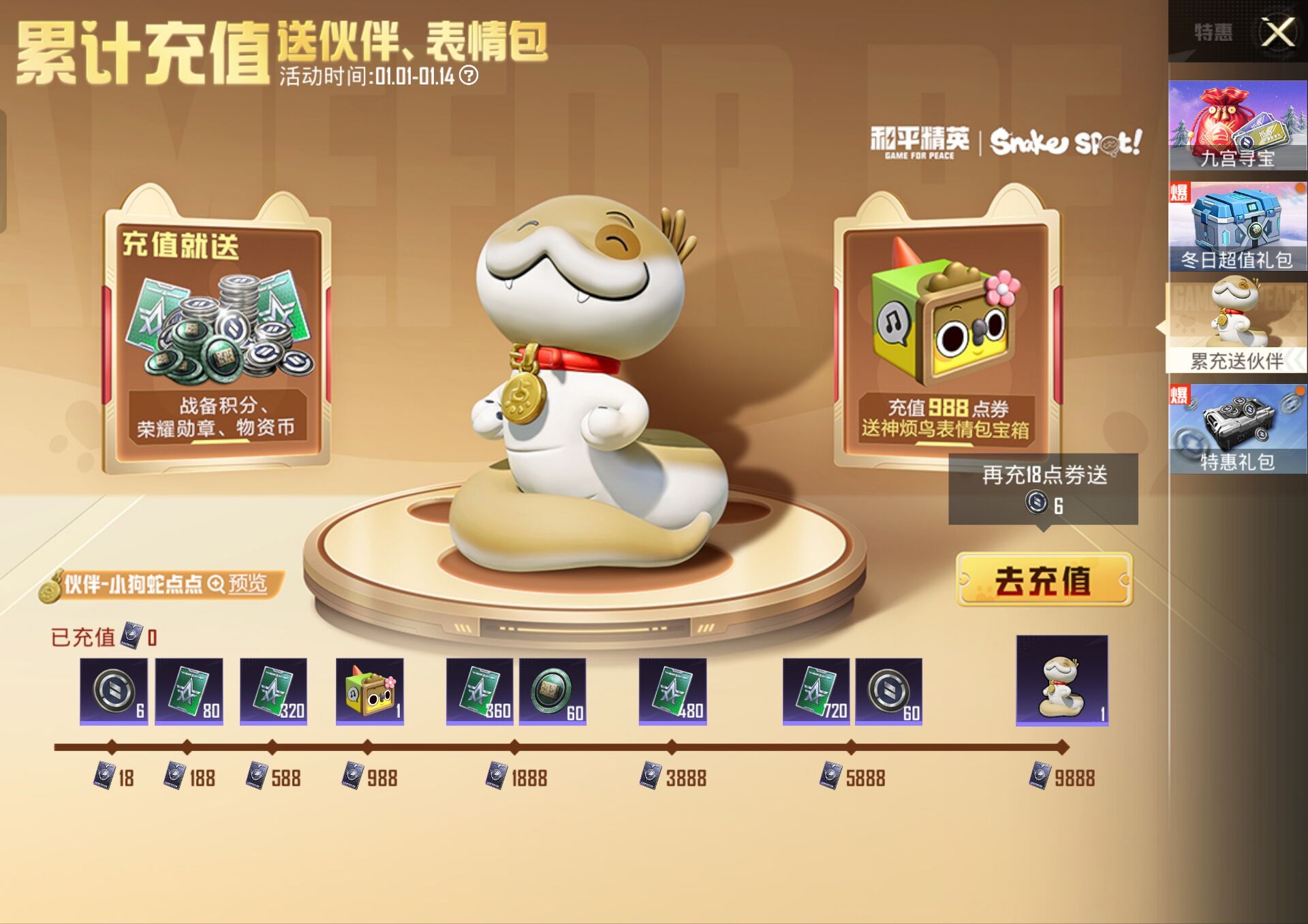Select the 720 reward icon near milestone 5888

tap(816, 691)
